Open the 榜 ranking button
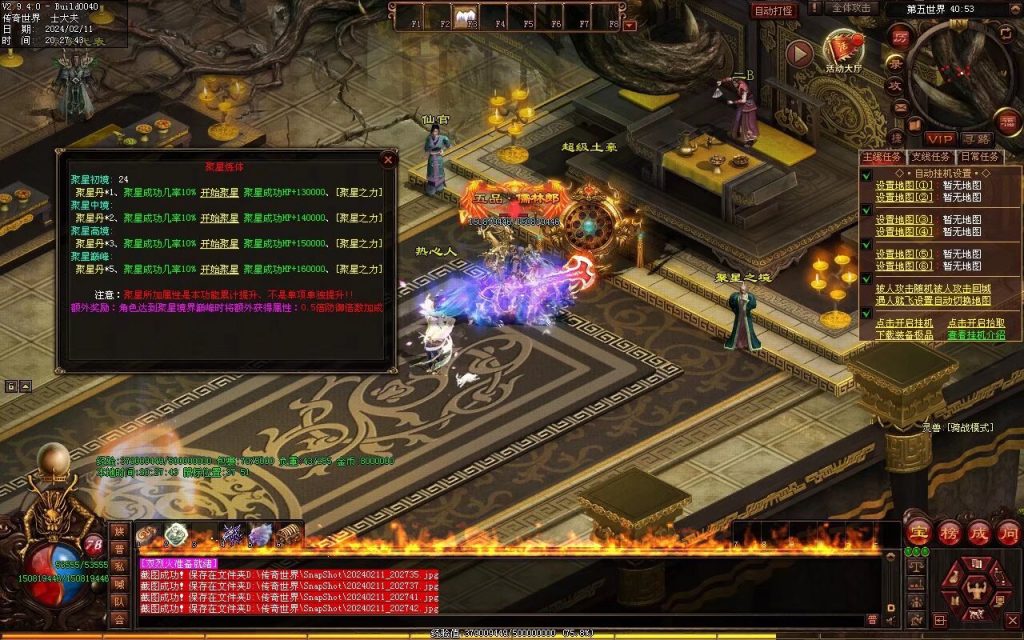Screen dimensions: 1024x640 click(948, 530)
